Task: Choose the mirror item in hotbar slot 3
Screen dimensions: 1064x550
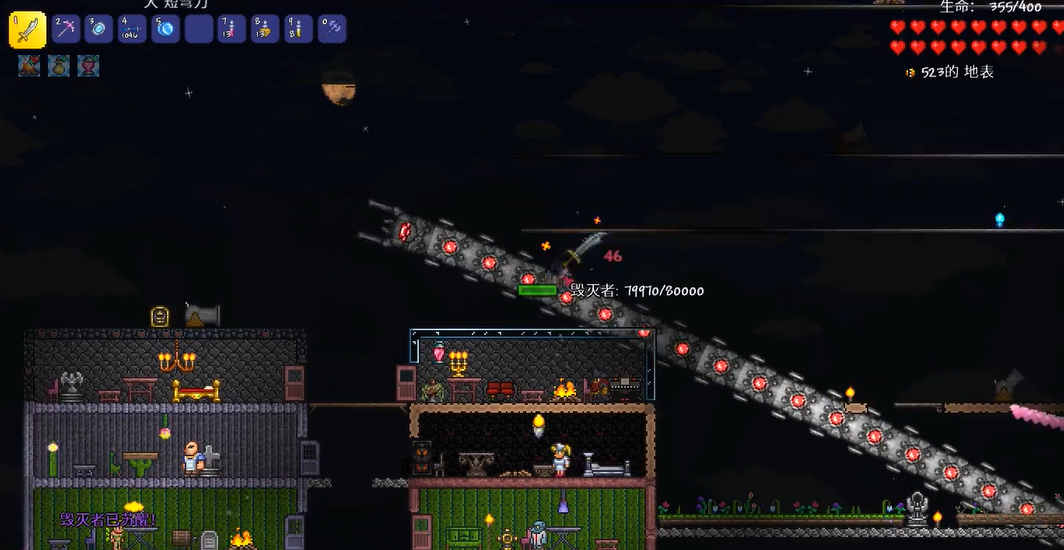Action: (x=99, y=29)
